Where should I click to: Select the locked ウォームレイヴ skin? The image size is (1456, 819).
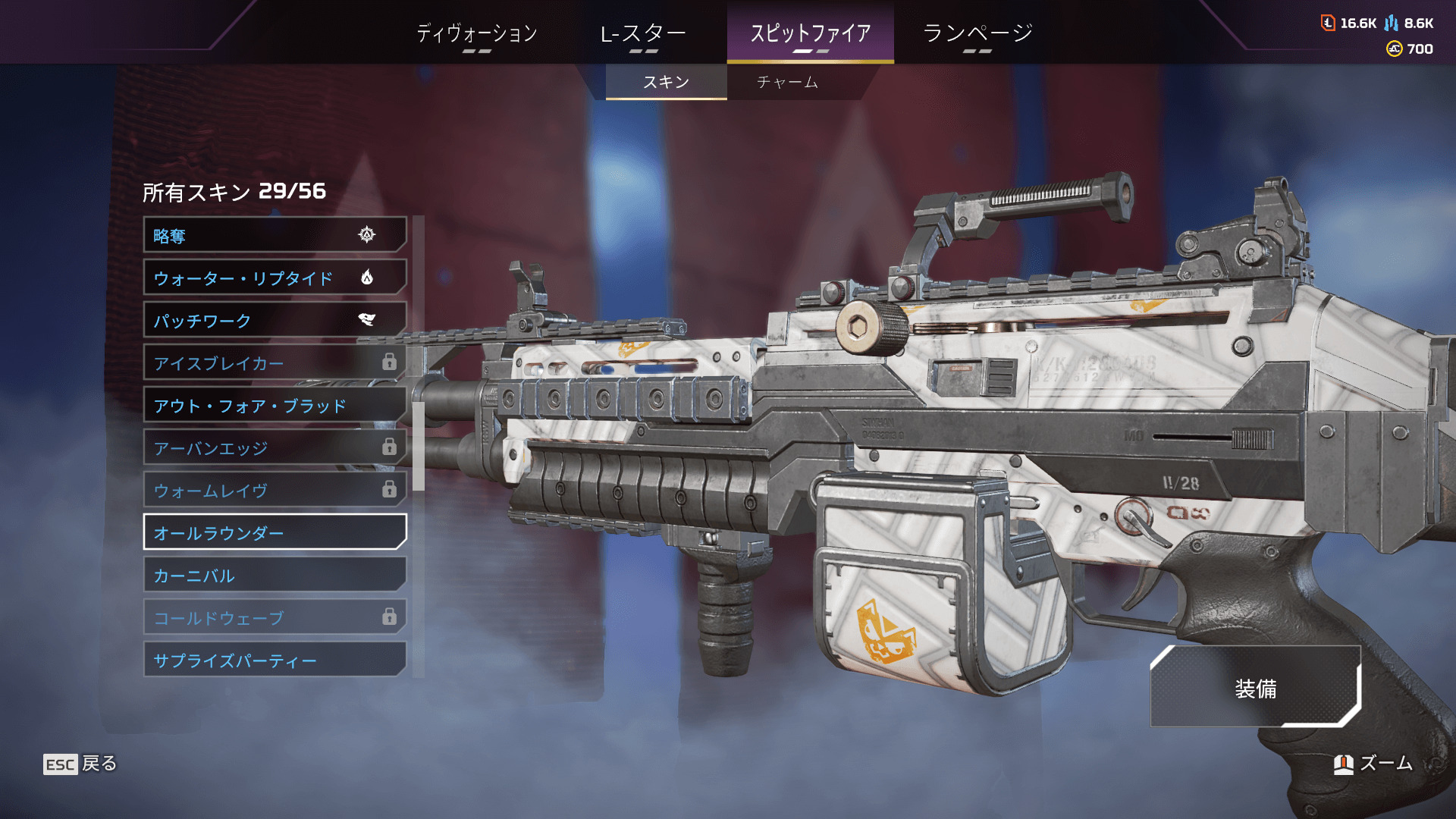(x=275, y=490)
